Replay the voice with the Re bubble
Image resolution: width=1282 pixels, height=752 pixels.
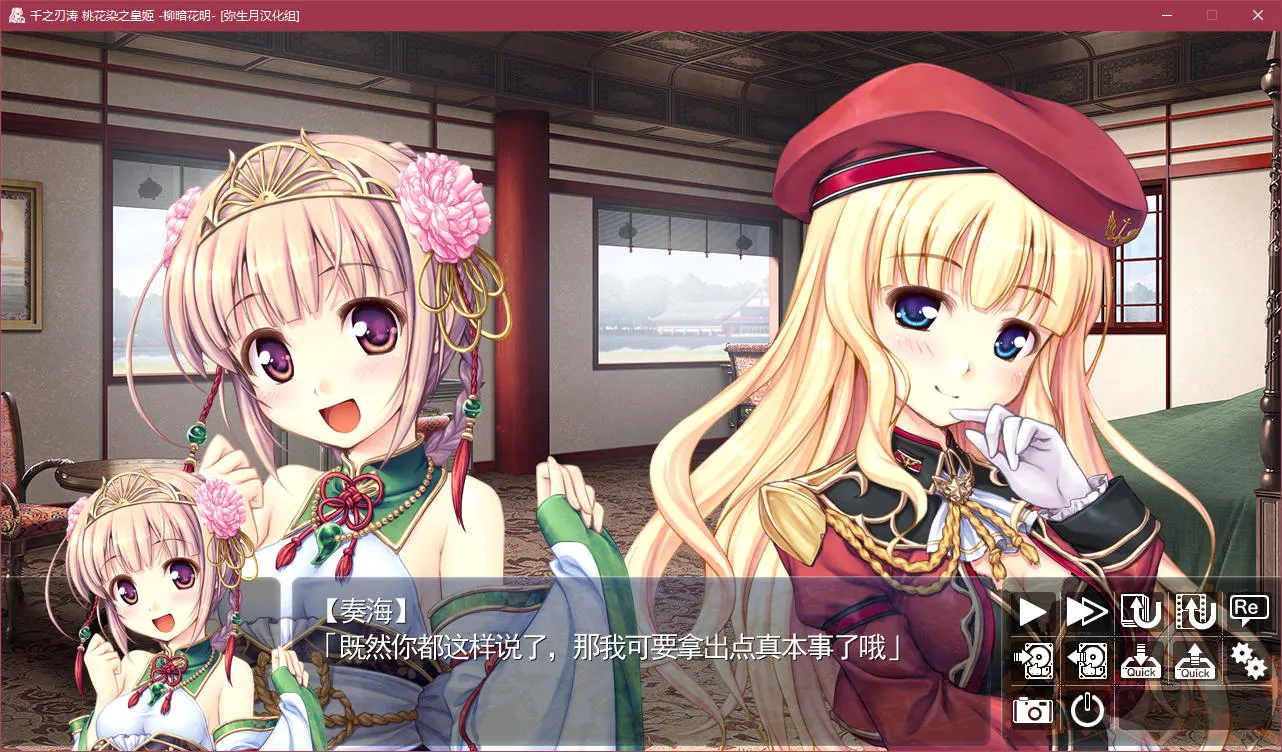pos(1248,609)
